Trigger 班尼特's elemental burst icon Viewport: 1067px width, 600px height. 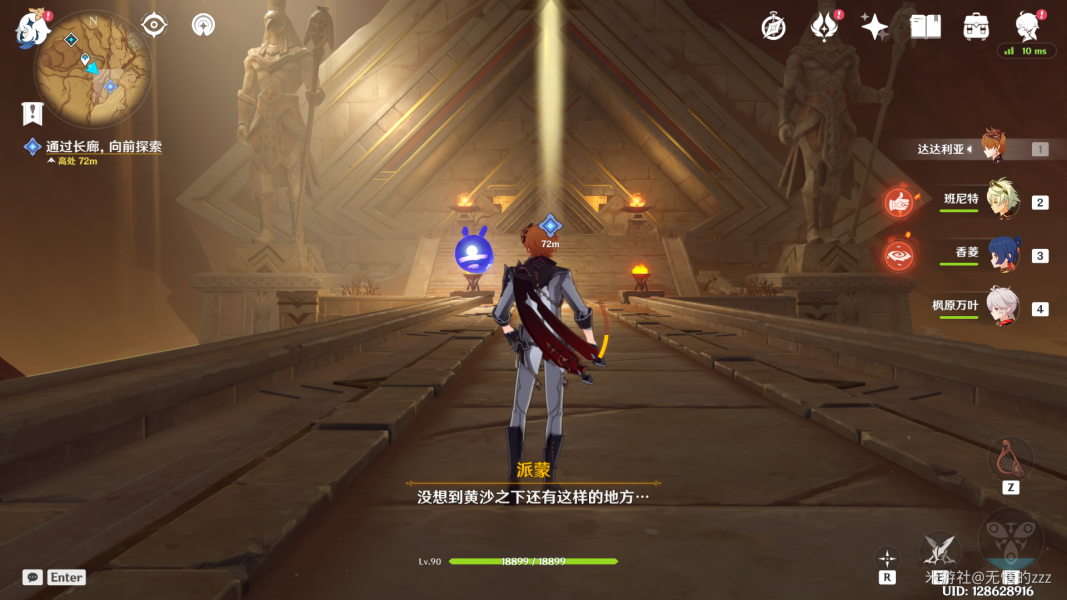coord(900,202)
